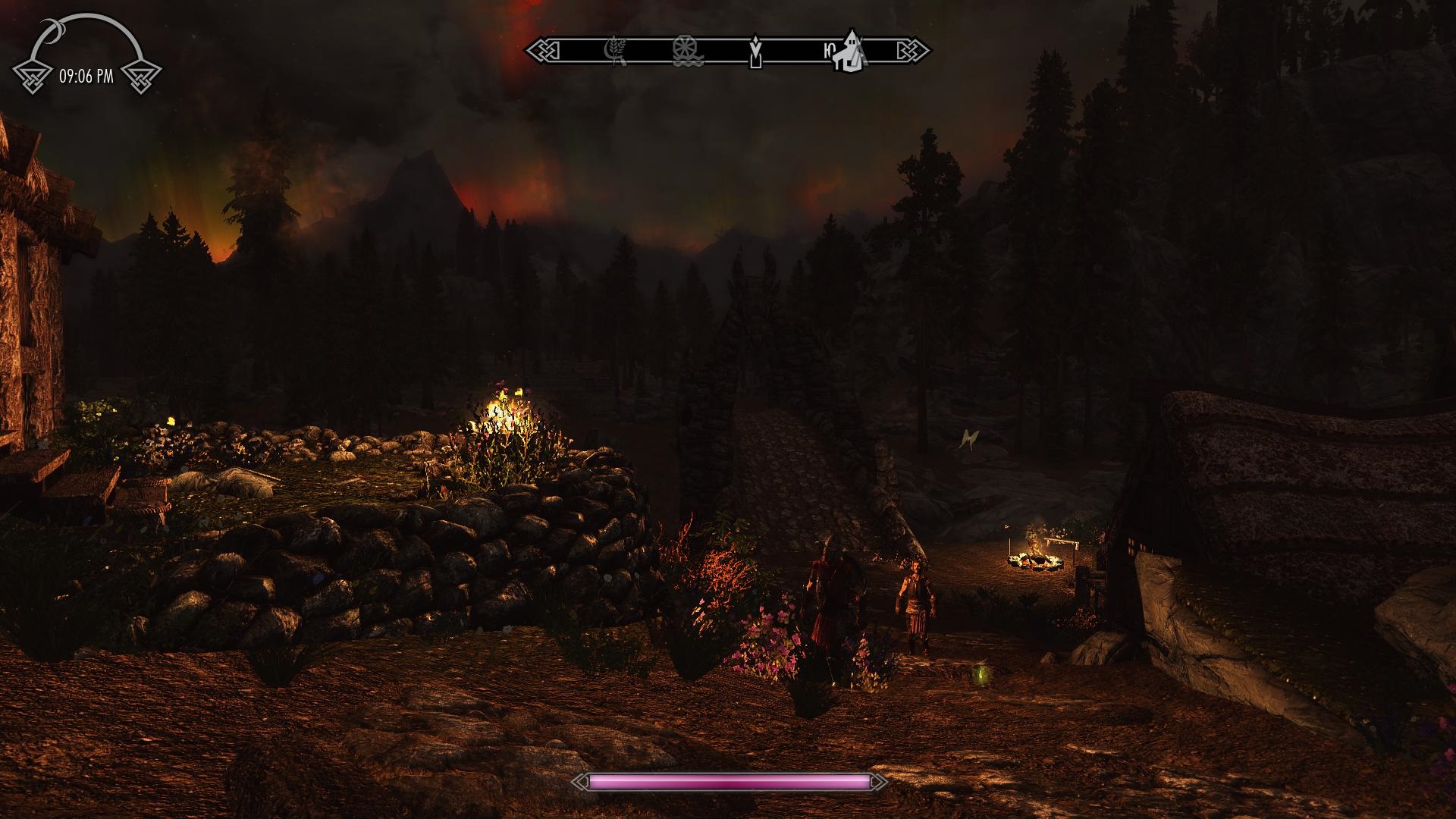
Task: Click the wheat farm marker on the compass
Action: pos(613,51)
